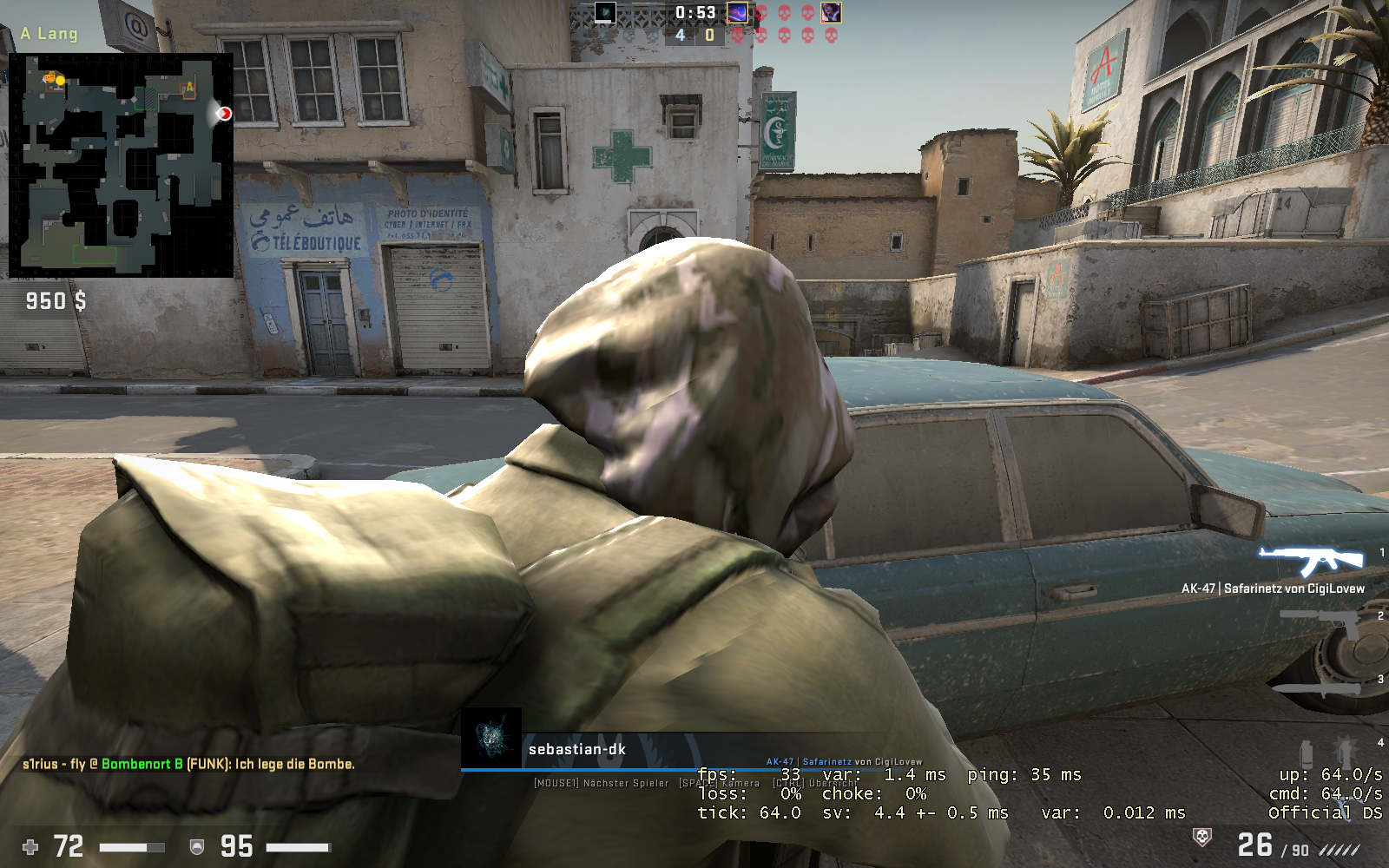The image size is (1389, 868).
Task: Click the blue health bar under sebastian-dk
Action: (608, 769)
